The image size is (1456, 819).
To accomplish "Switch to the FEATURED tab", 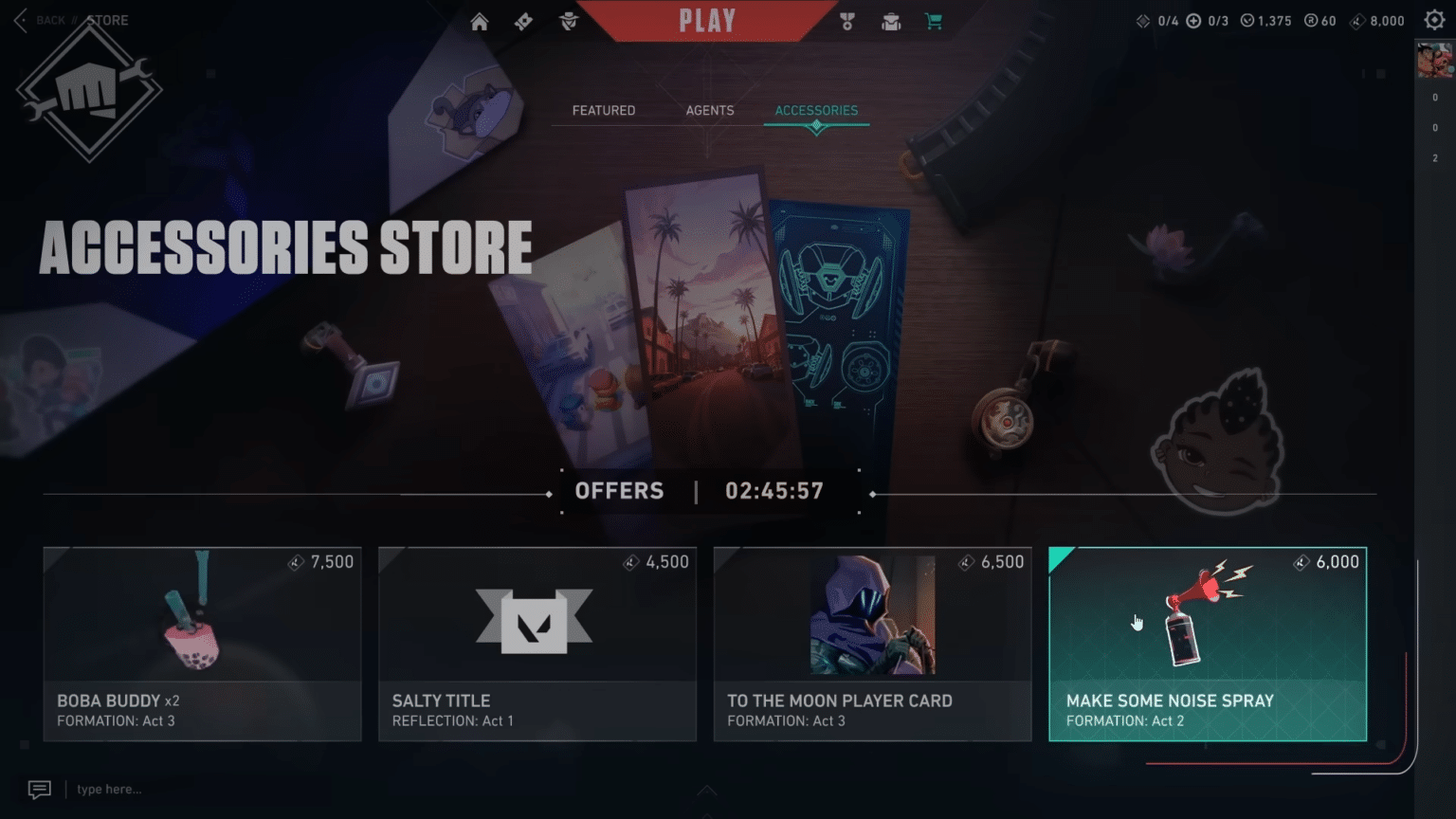I will [603, 110].
